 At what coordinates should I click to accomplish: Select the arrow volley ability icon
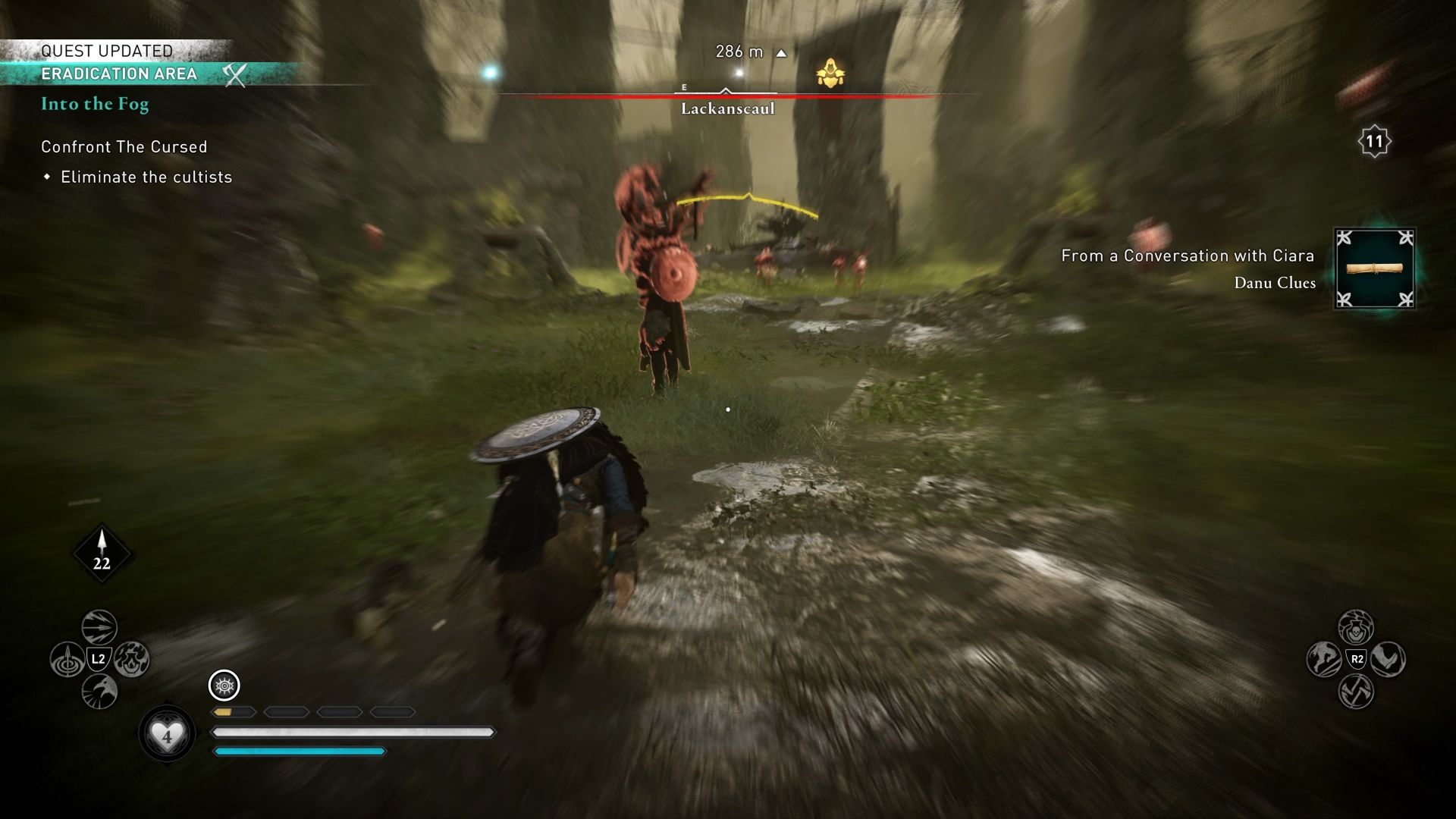(x=99, y=626)
